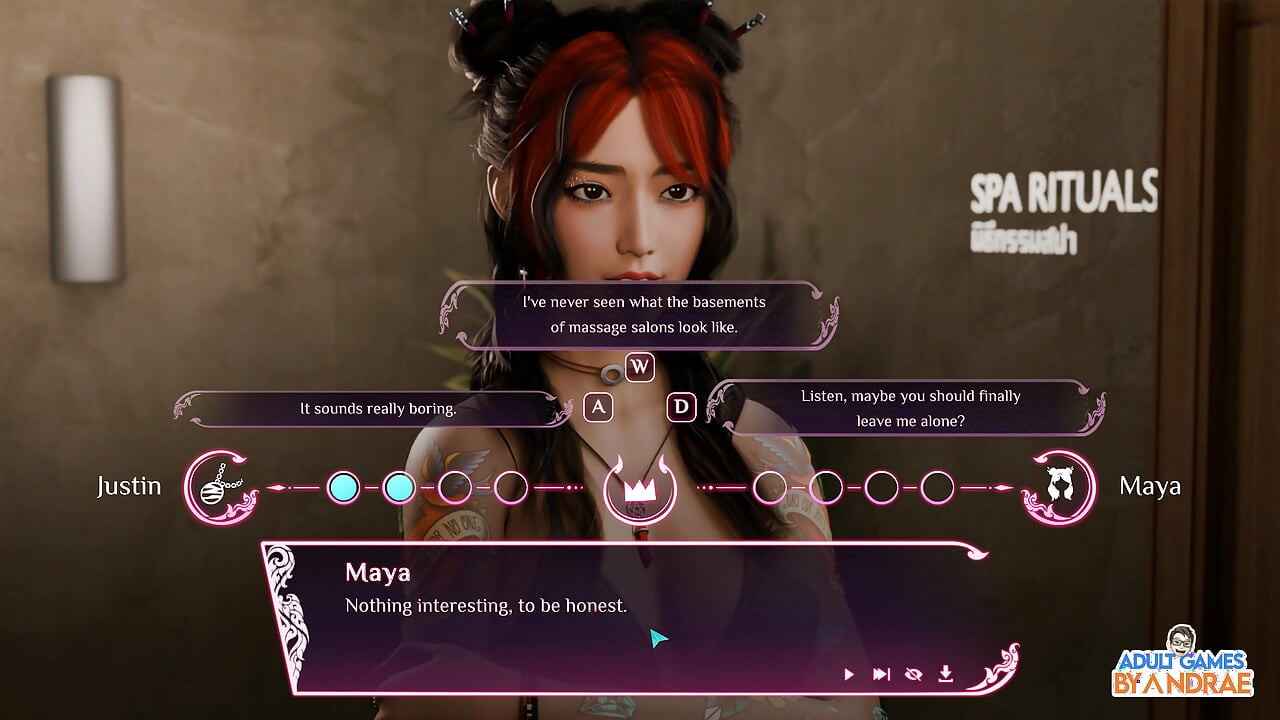Select Justin's chain ball emblem
Viewport: 1280px width, 720px height.
point(217,487)
